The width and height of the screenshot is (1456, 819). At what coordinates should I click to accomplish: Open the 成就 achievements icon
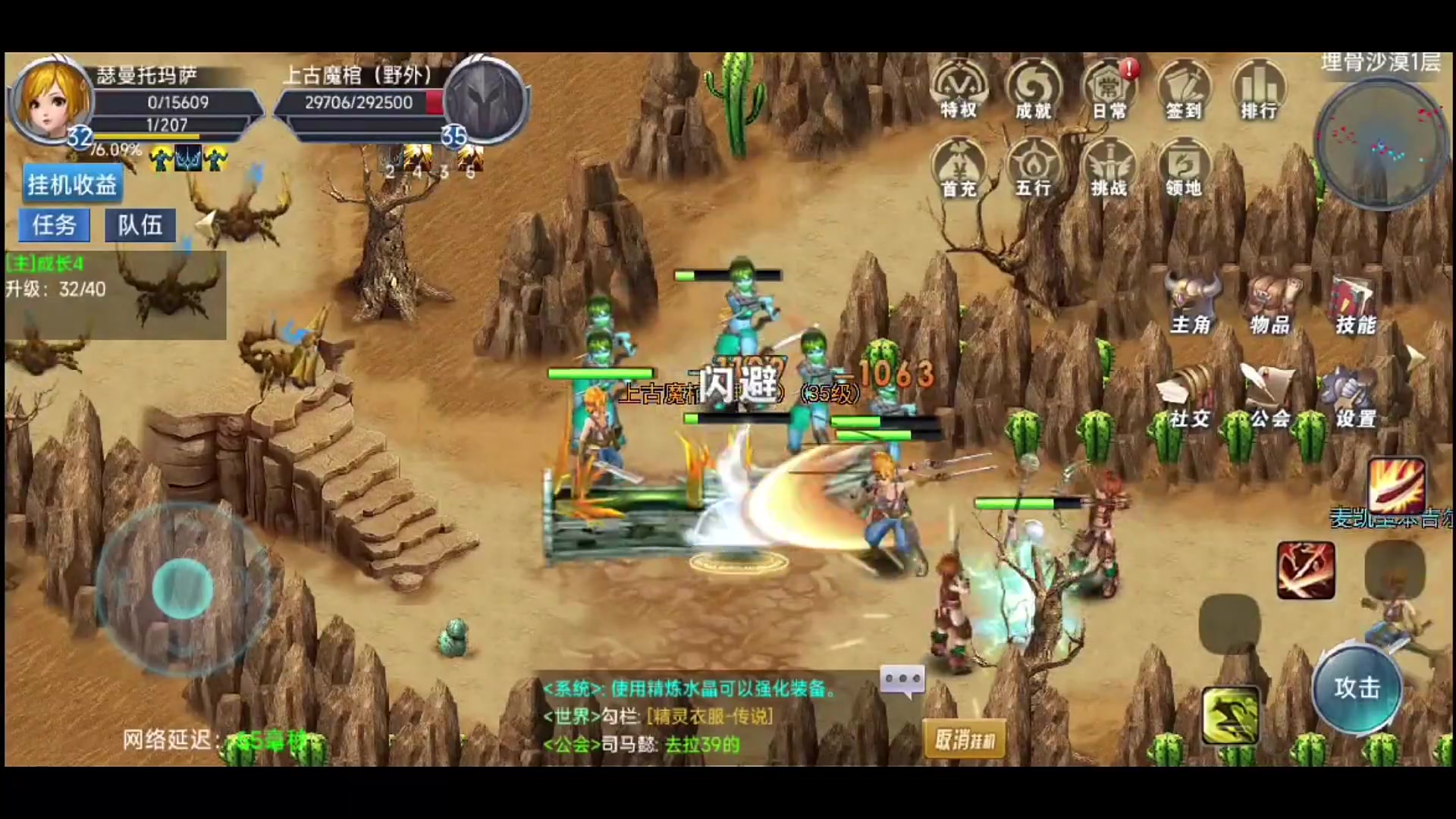[1034, 91]
